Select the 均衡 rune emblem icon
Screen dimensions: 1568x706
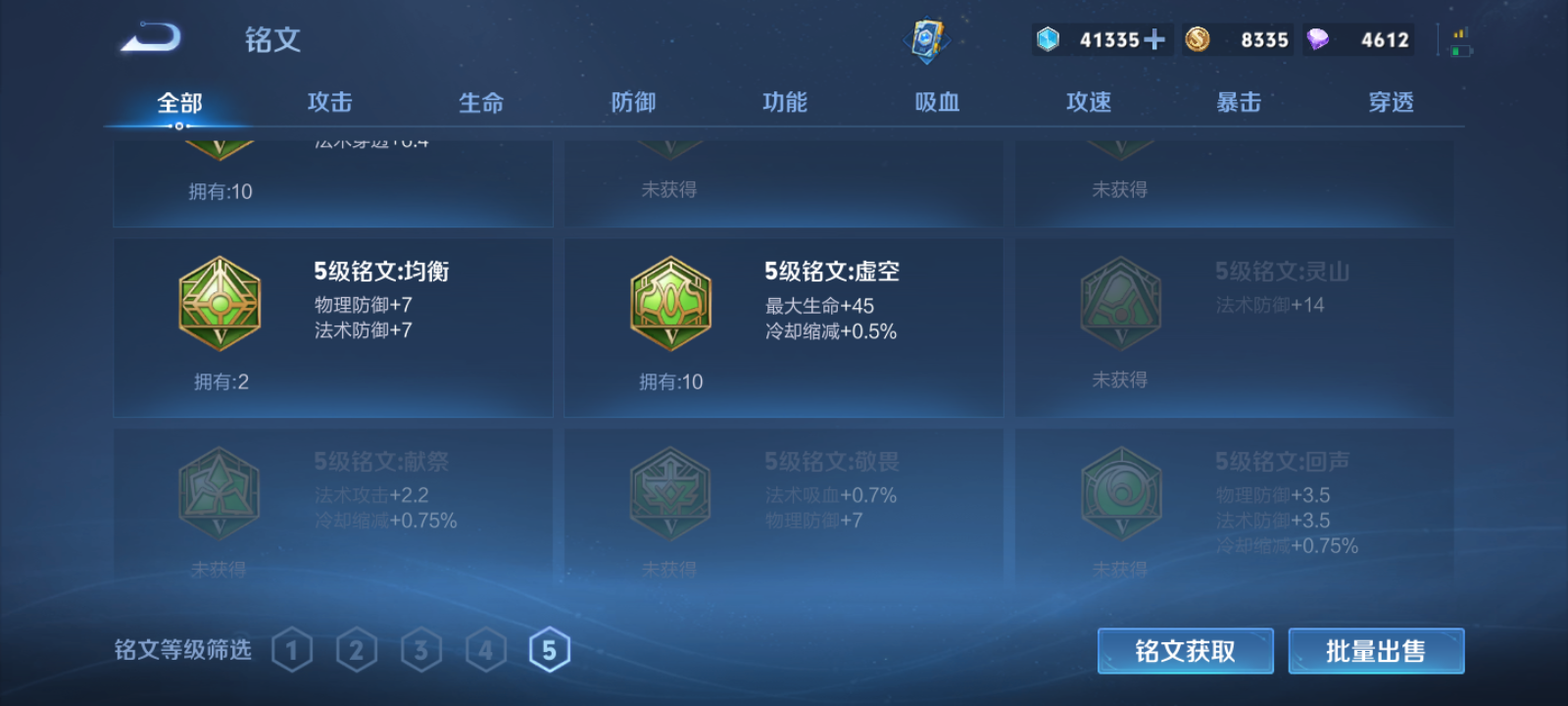pos(218,304)
